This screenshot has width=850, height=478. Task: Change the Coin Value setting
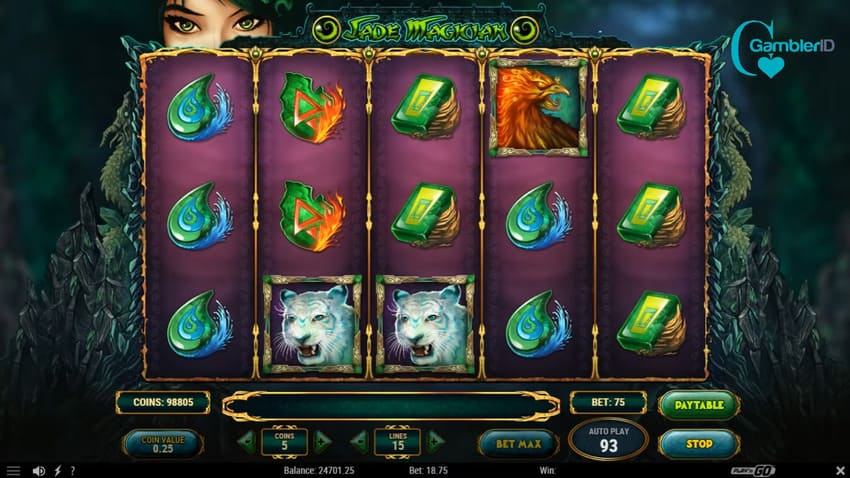(162, 442)
